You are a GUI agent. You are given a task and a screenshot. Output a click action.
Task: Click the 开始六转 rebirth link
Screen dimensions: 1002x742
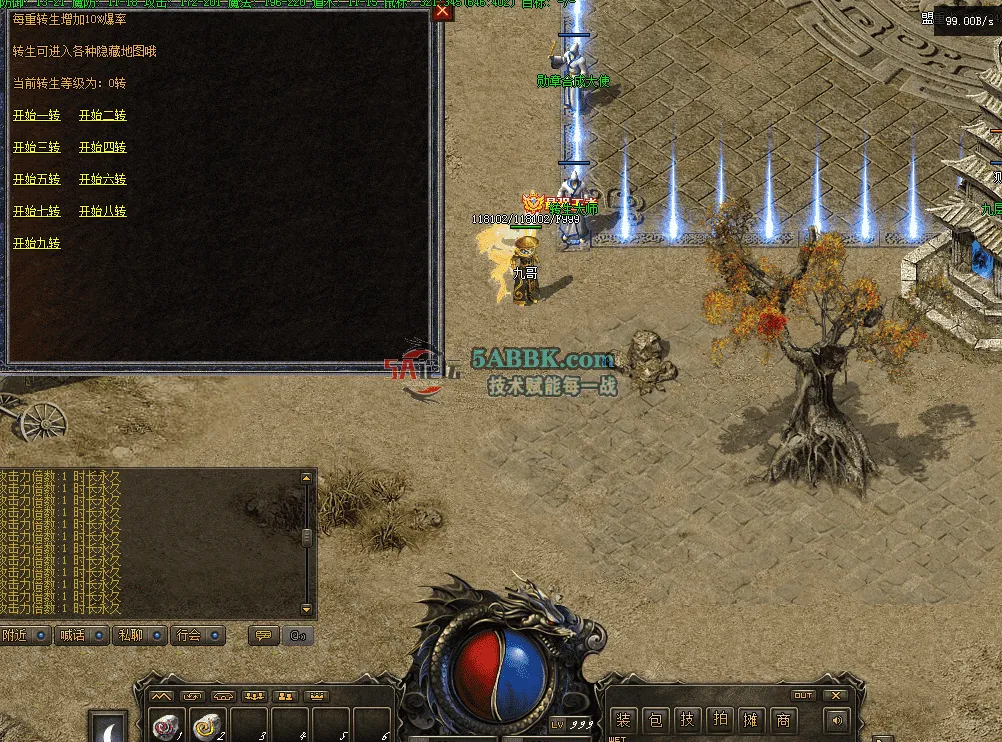103,180
